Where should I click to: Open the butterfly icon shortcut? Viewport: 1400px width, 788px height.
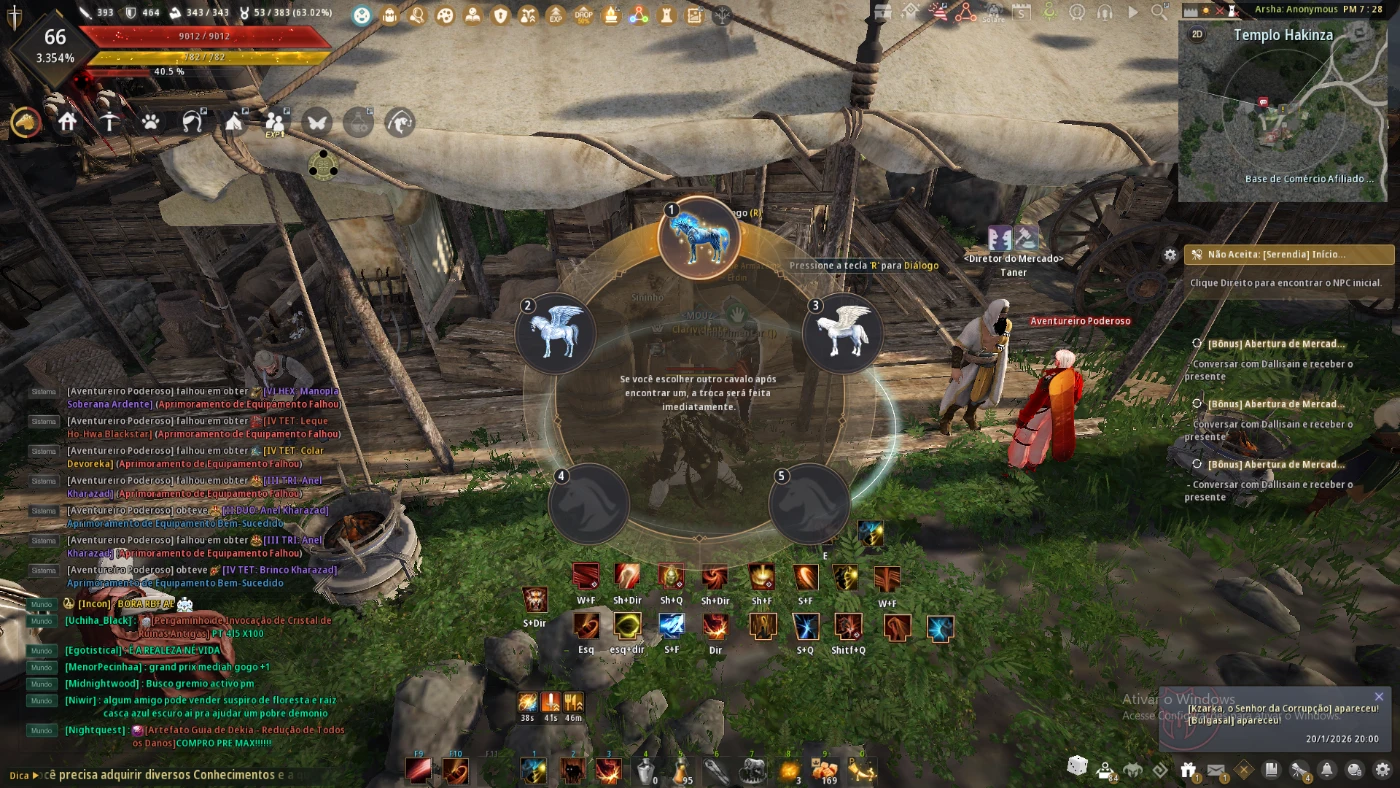[317, 122]
